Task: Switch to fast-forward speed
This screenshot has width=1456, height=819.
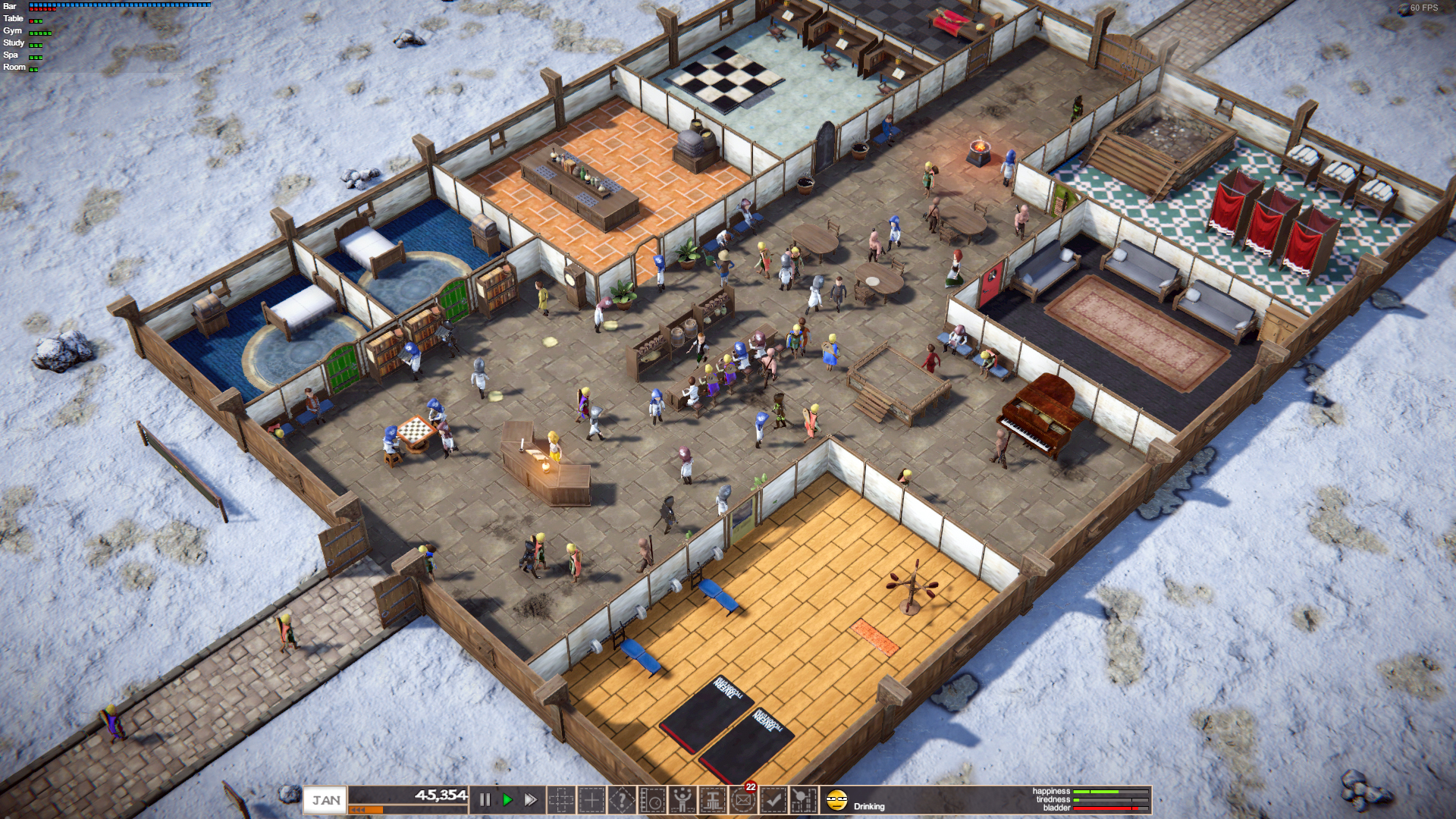Action: pos(531,800)
